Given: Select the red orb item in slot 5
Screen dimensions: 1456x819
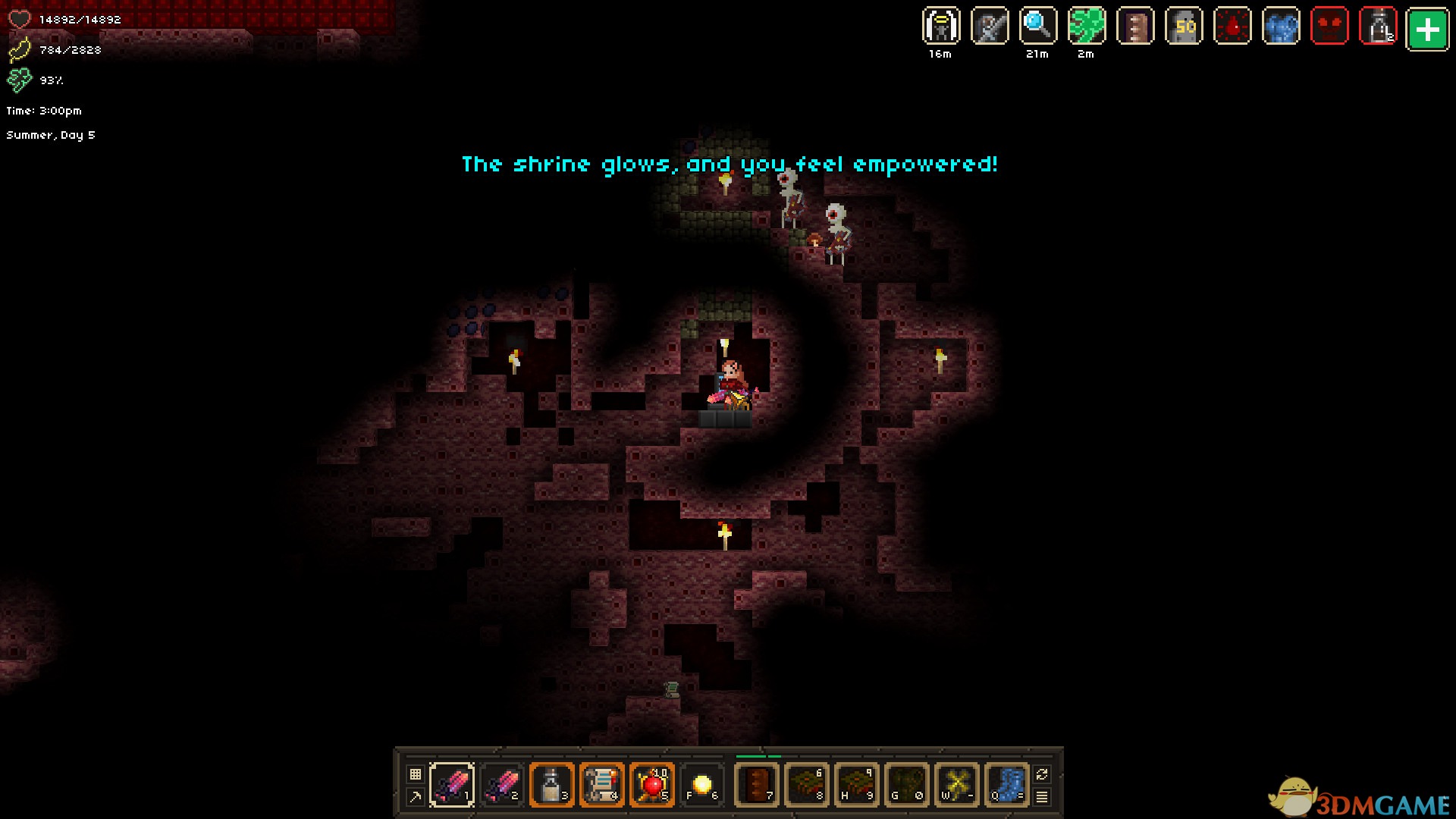Looking at the screenshot, I should click(652, 784).
